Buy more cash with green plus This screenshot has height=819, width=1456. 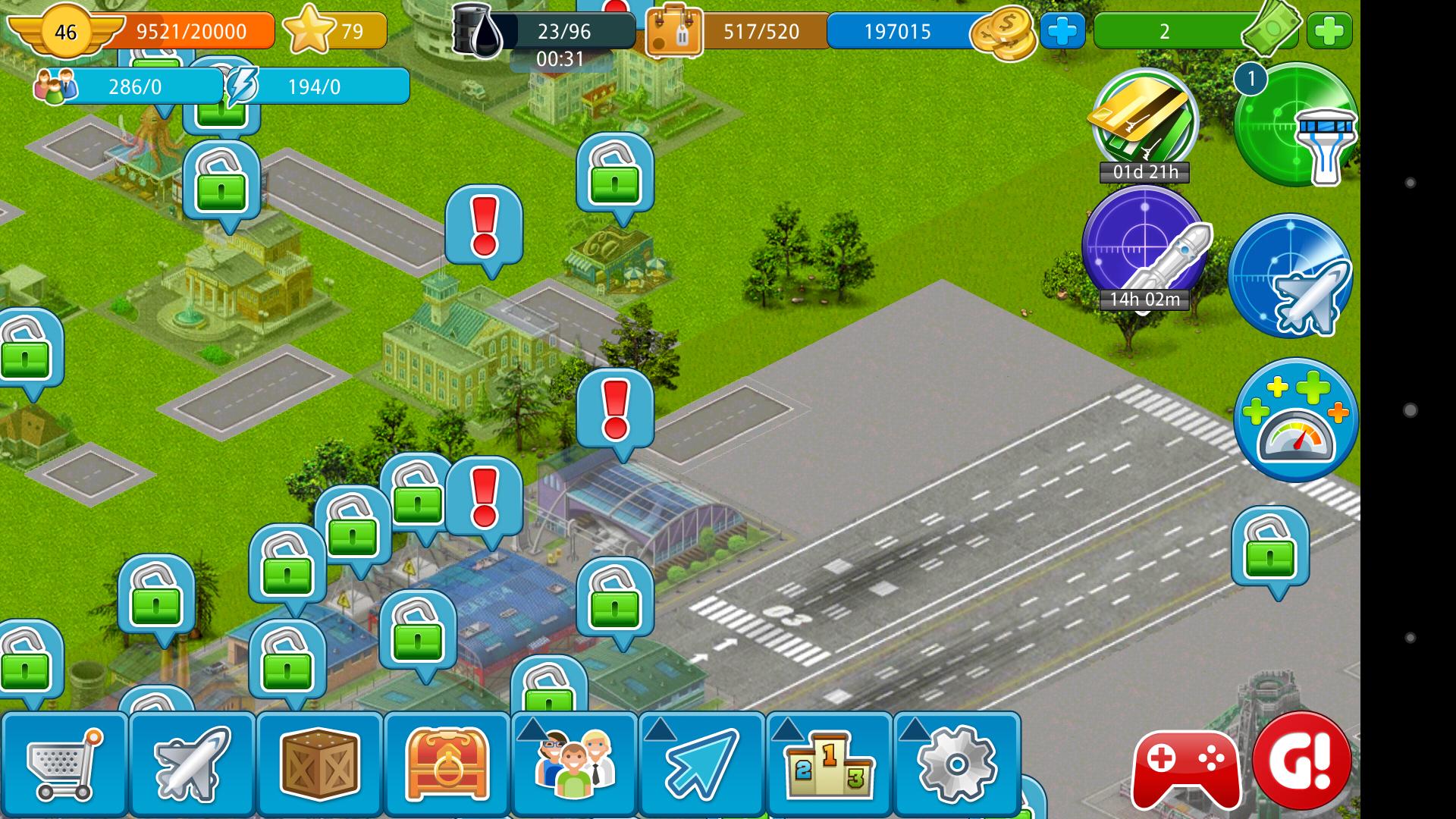pos(1329,32)
